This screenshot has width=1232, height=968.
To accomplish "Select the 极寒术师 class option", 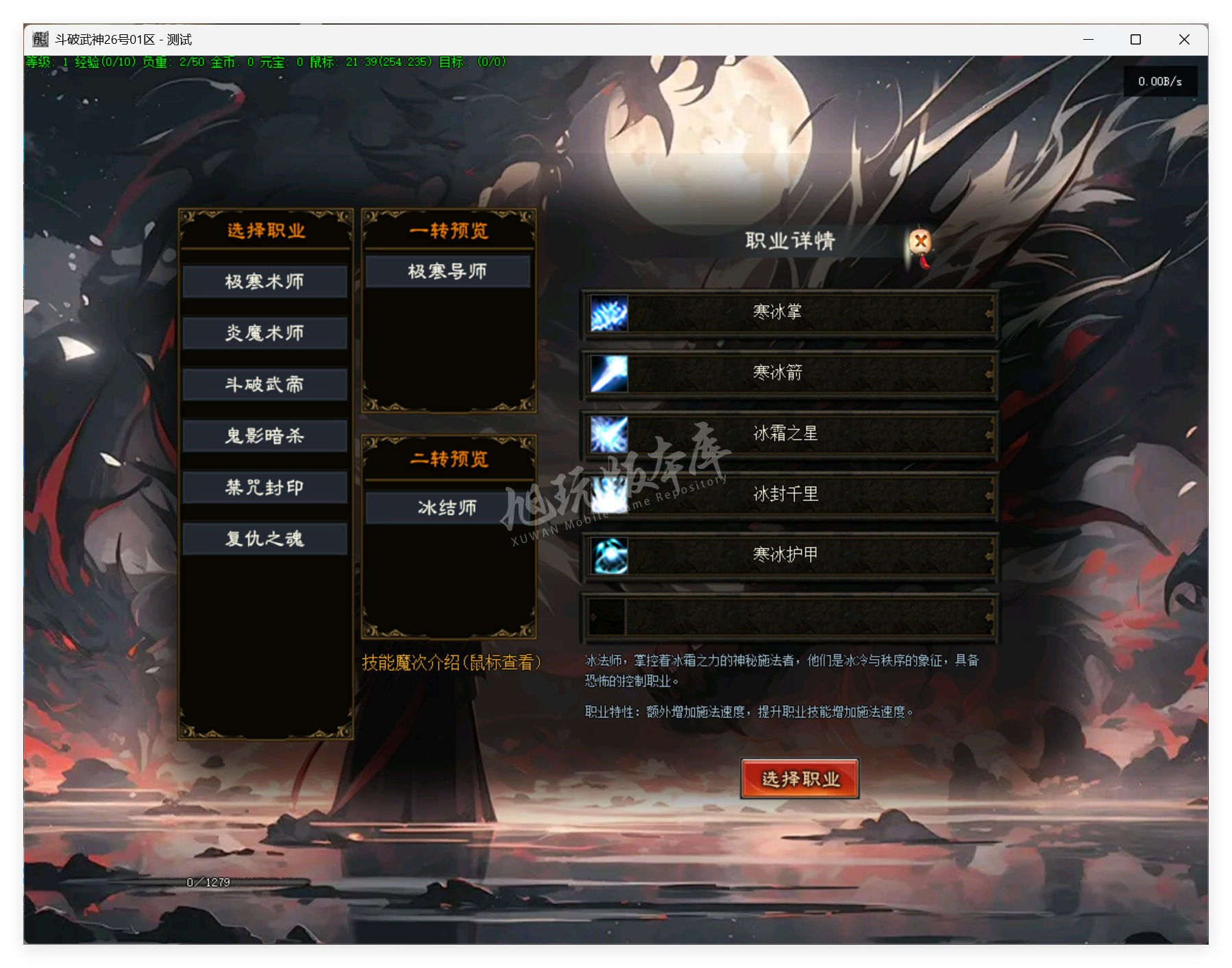I will coord(264,281).
